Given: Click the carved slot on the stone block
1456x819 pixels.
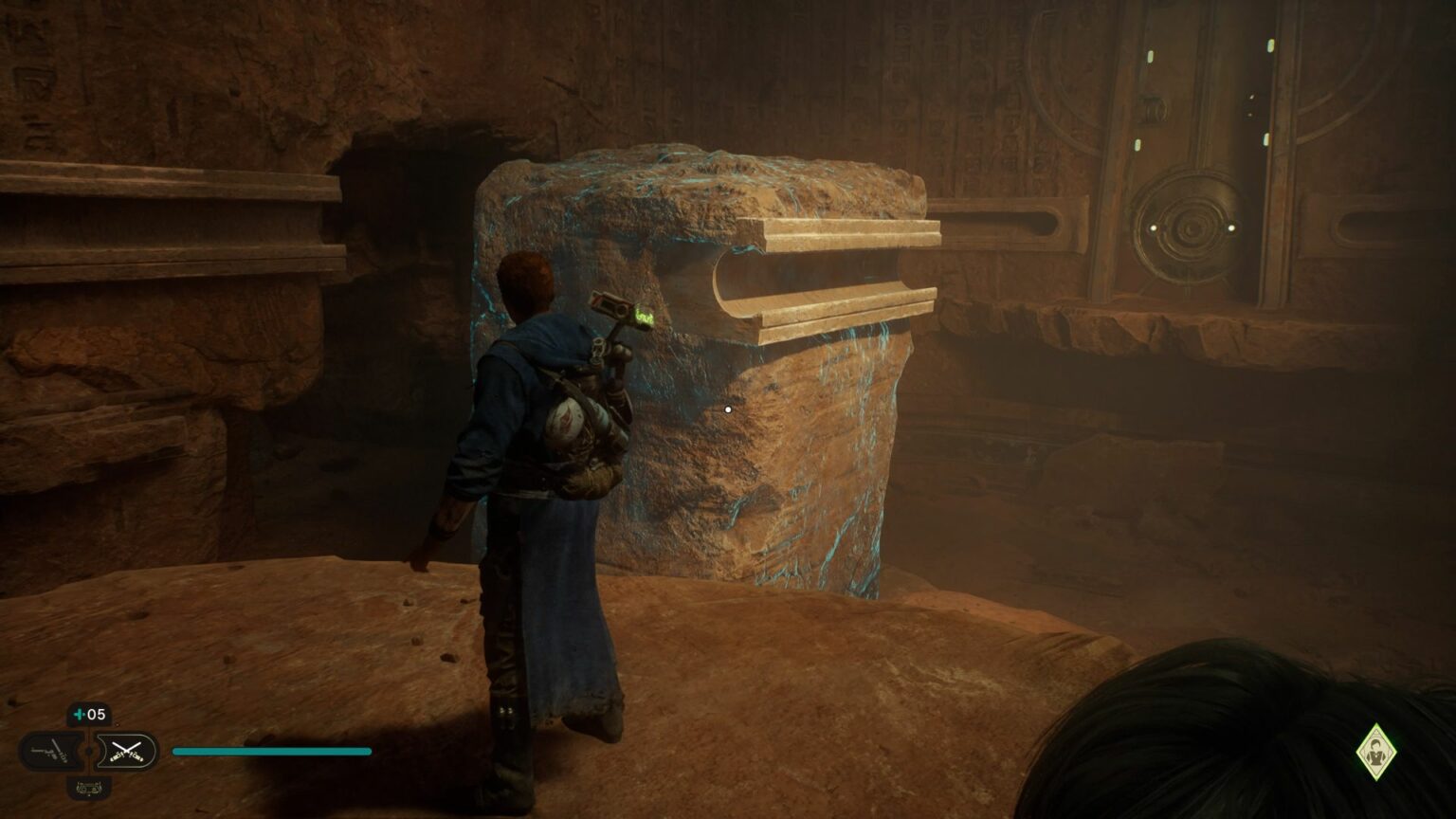Looking at the screenshot, I should pyautogui.click(x=834, y=275).
